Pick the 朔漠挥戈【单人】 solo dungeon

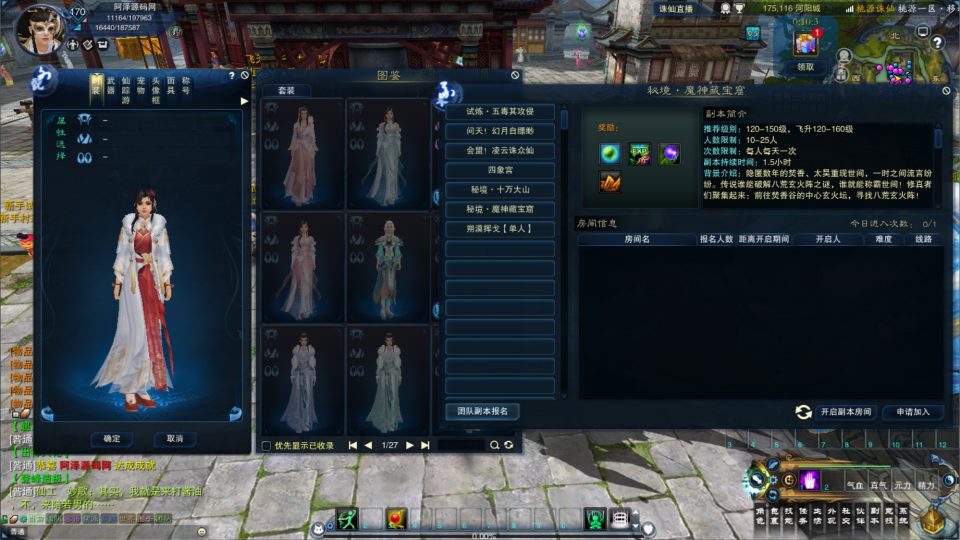click(x=500, y=229)
